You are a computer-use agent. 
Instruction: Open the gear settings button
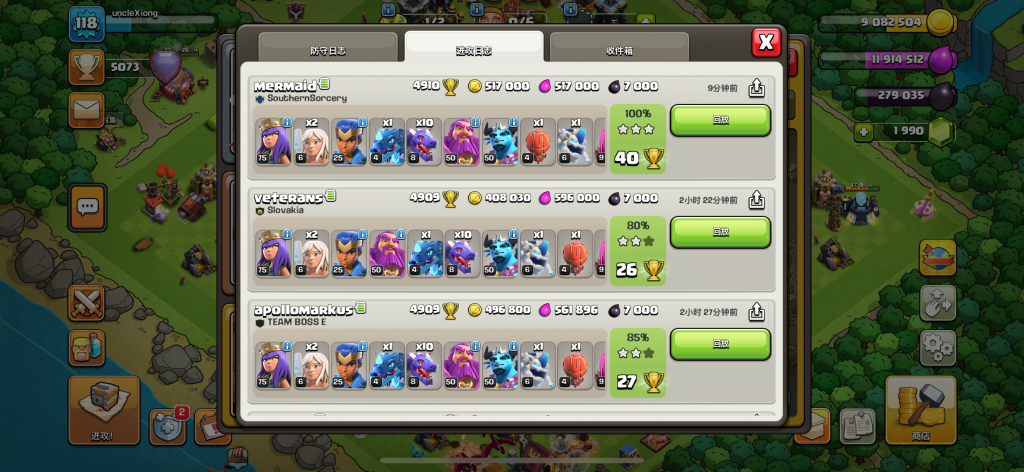(x=937, y=348)
